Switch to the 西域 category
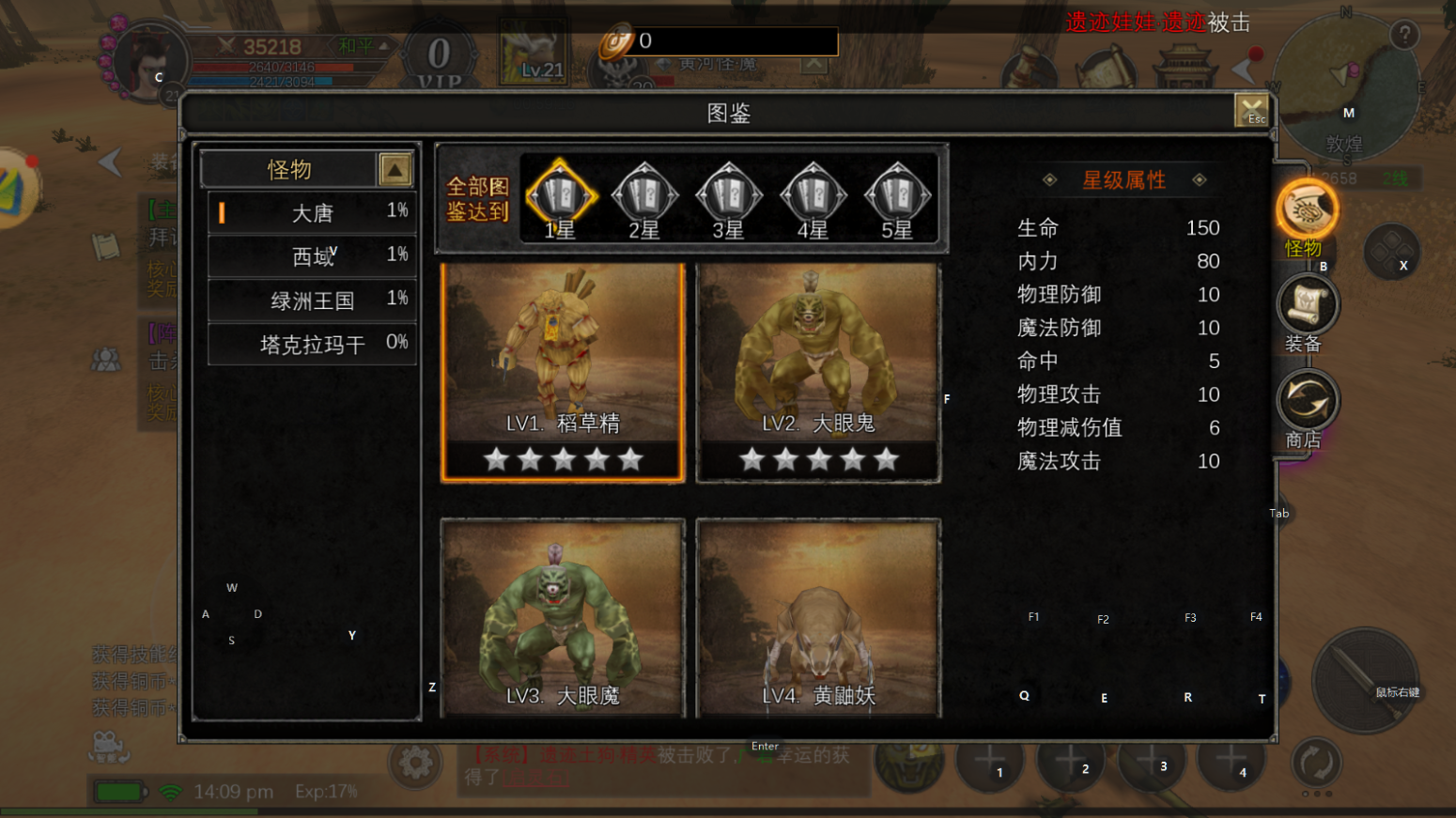Viewport: 1456px width, 818px height. pos(312,256)
